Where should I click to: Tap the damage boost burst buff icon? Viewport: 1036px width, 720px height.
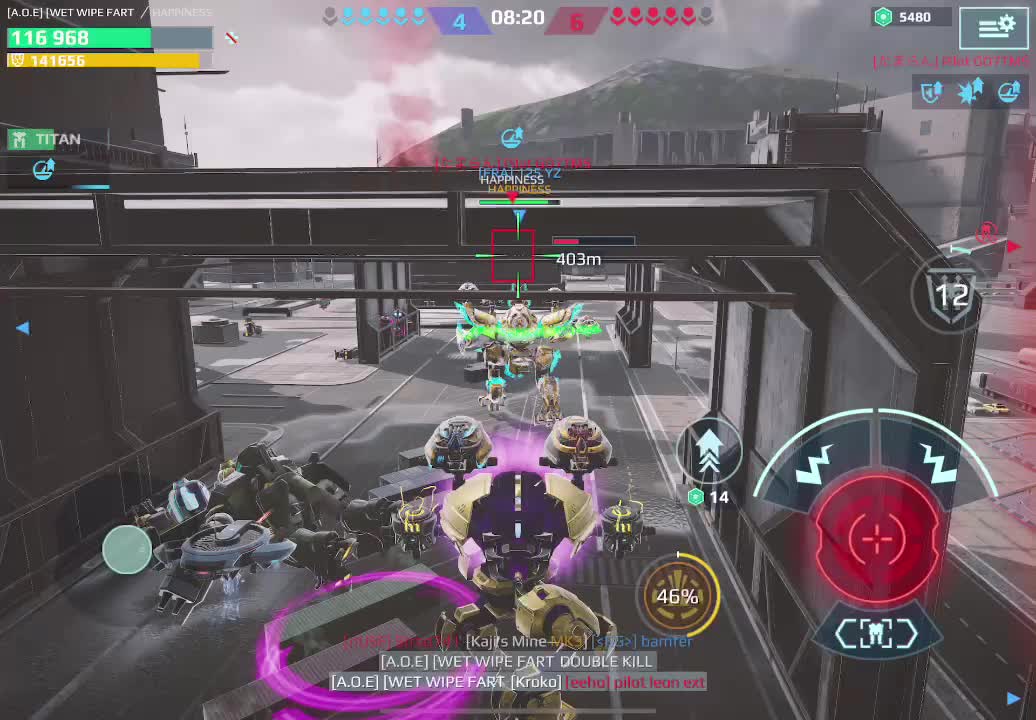(x=969, y=93)
